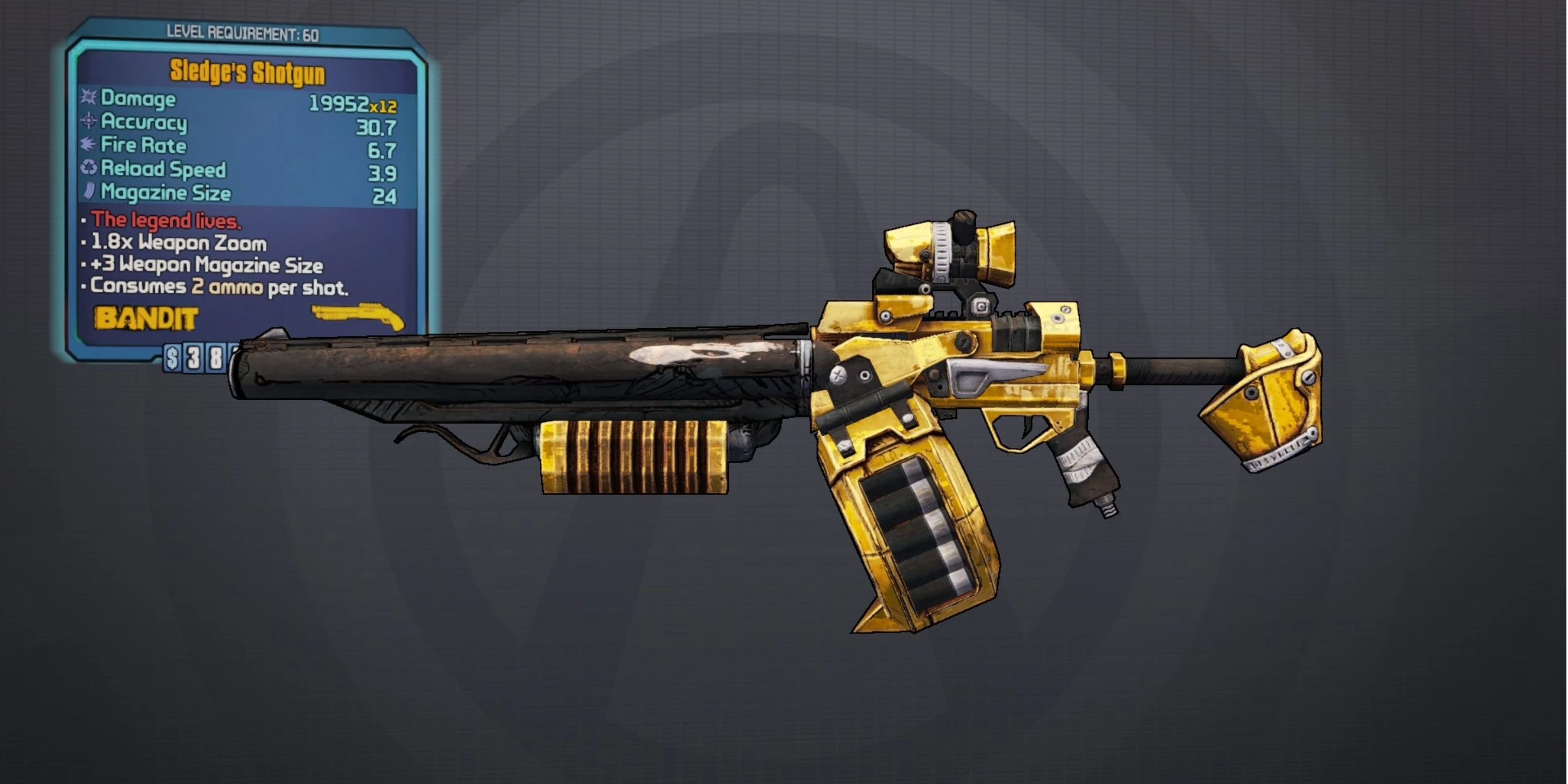Toggle the red flavor text 'The legend lives.'
Image resolution: width=1568 pixels, height=784 pixels.
pos(162,221)
